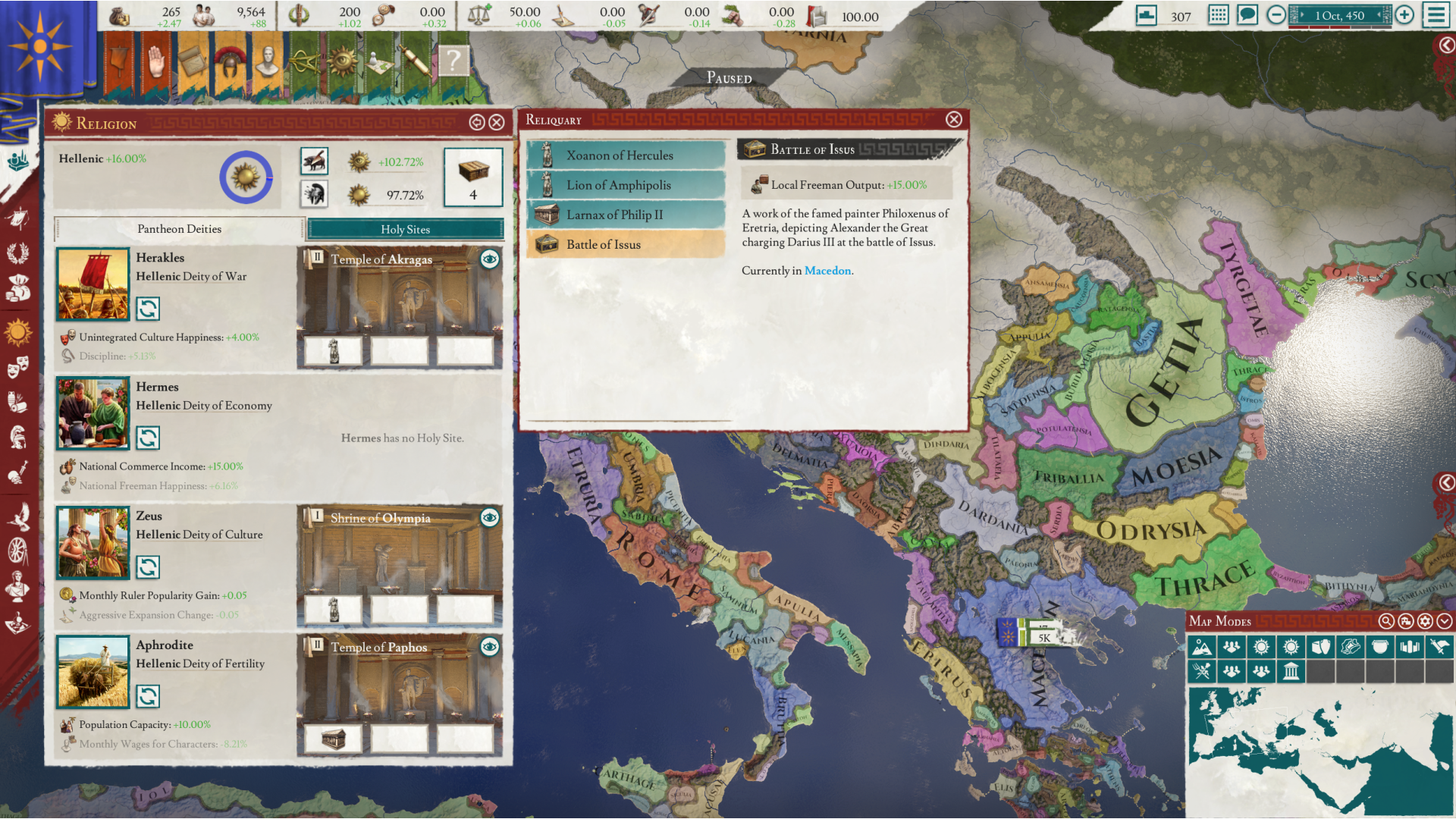Image resolution: width=1456 pixels, height=819 pixels.
Task: Close the Religion panel
Action: [x=497, y=123]
